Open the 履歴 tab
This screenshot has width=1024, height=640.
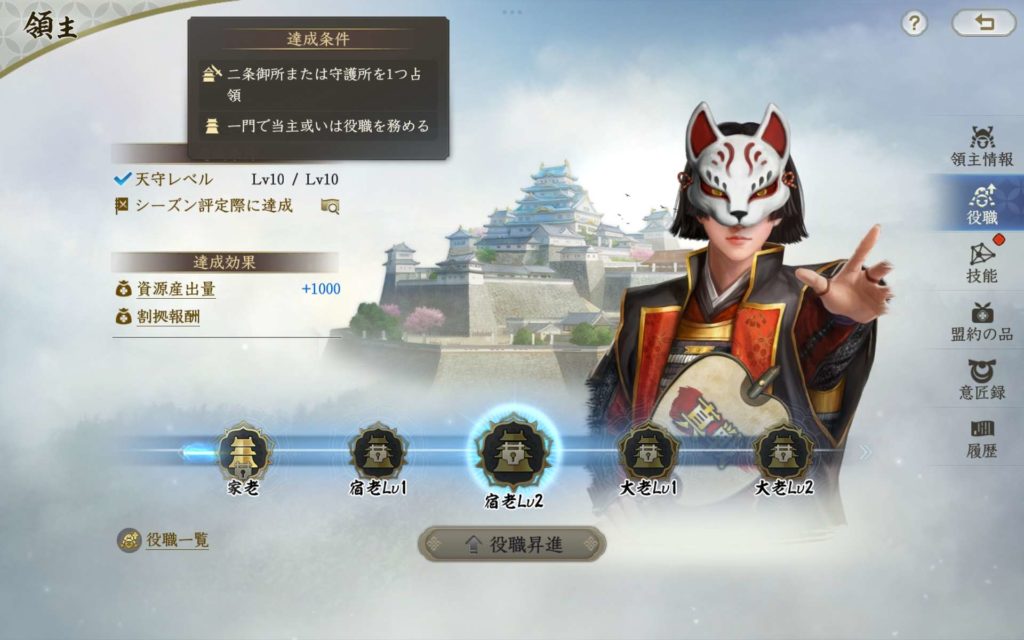pyautogui.click(x=981, y=438)
